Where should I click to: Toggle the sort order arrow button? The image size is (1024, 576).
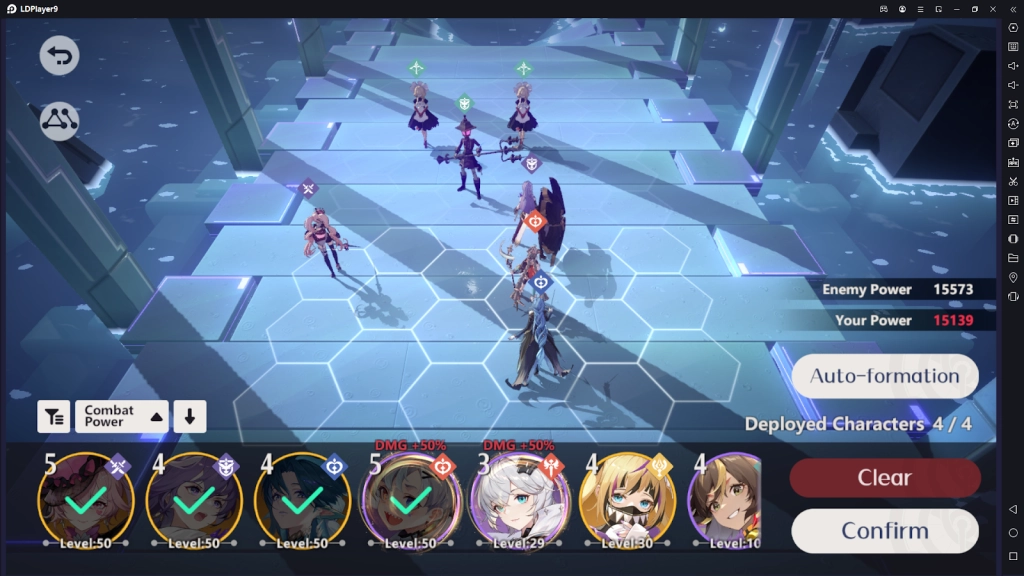tap(189, 416)
